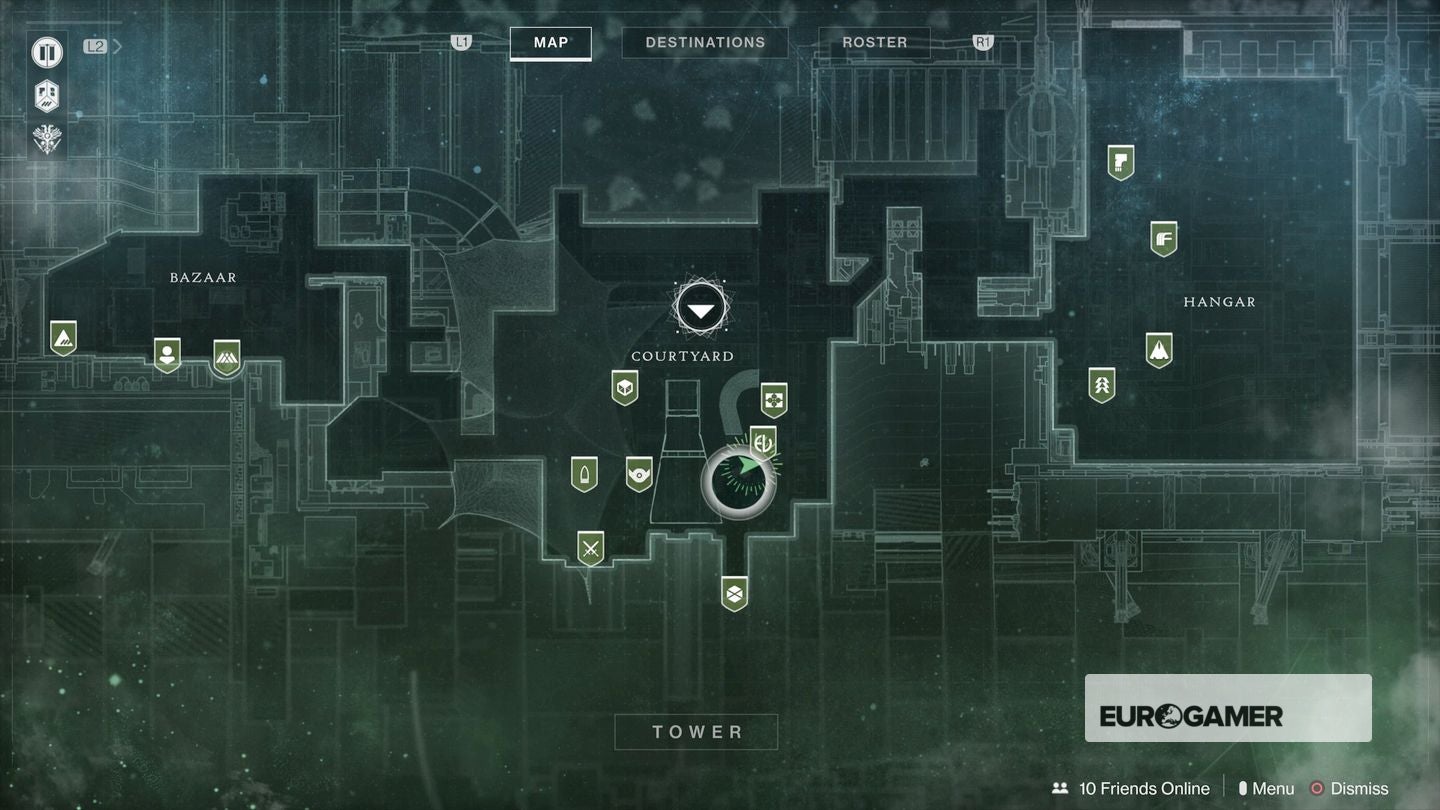Open the eagle crest icon in the left sidebar
This screenshot has width=1440, height=810.
coord(47,140)
